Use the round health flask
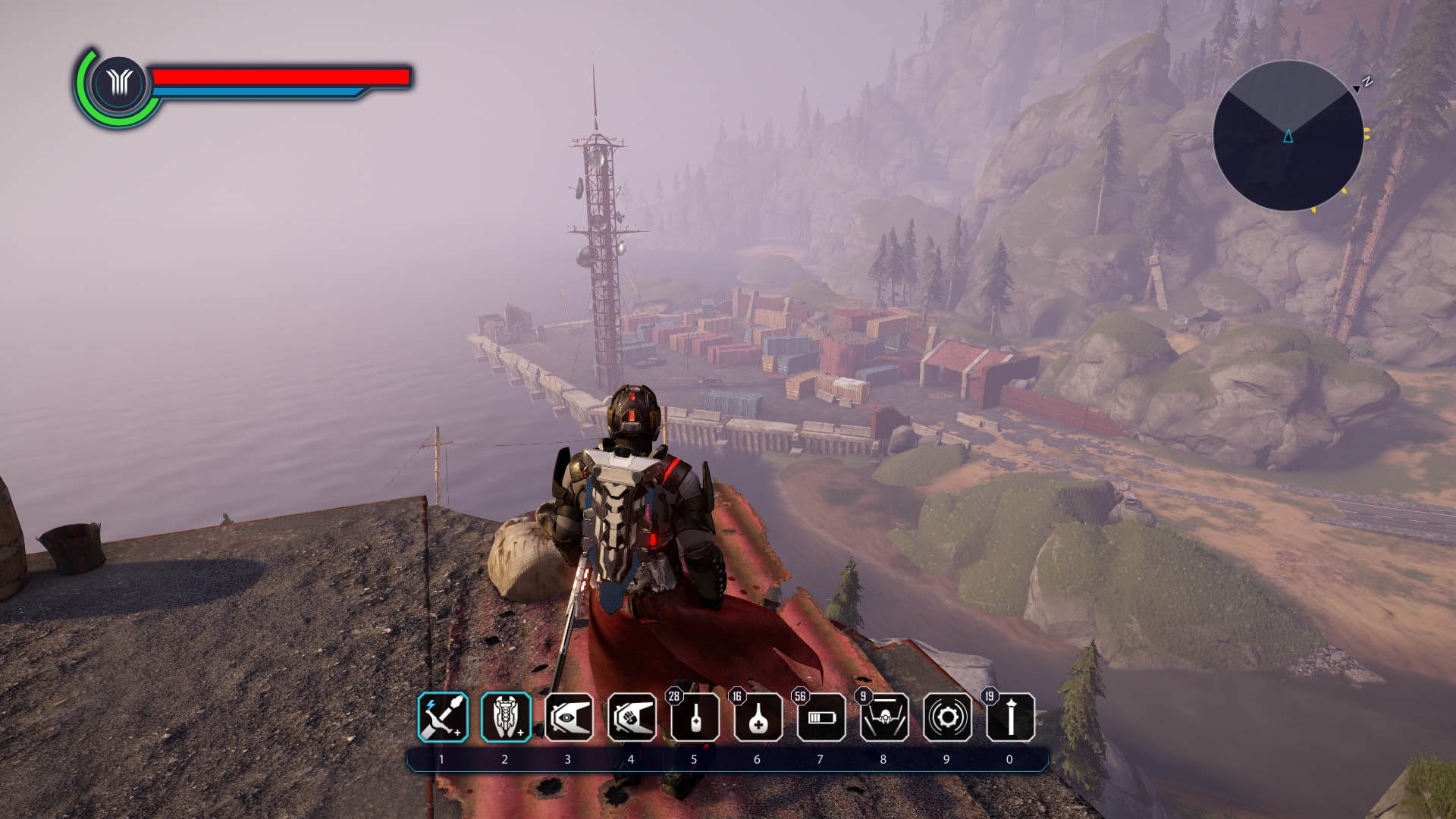 (758, 717)
